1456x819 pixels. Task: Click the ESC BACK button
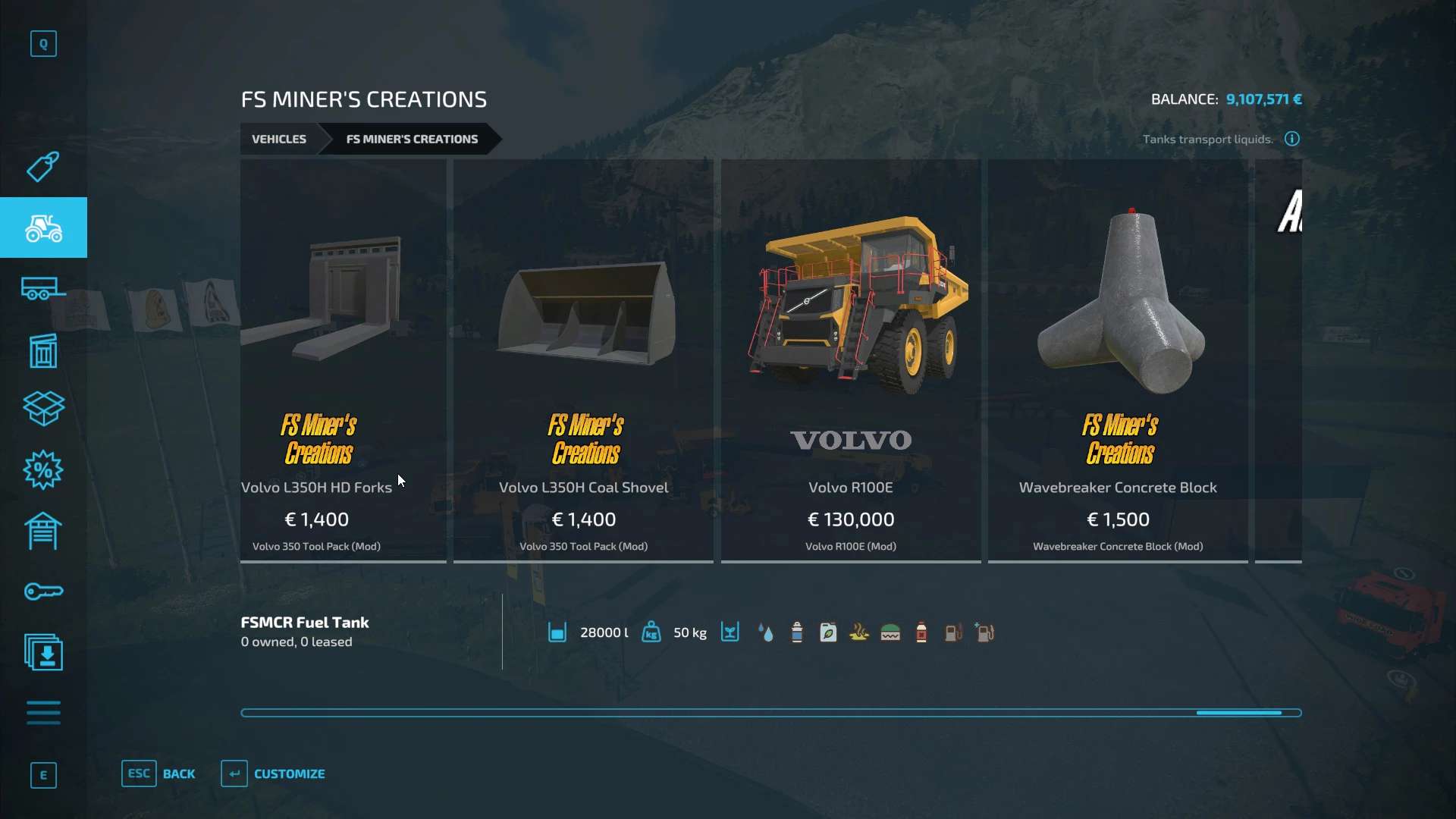click(x=159, y=773)
